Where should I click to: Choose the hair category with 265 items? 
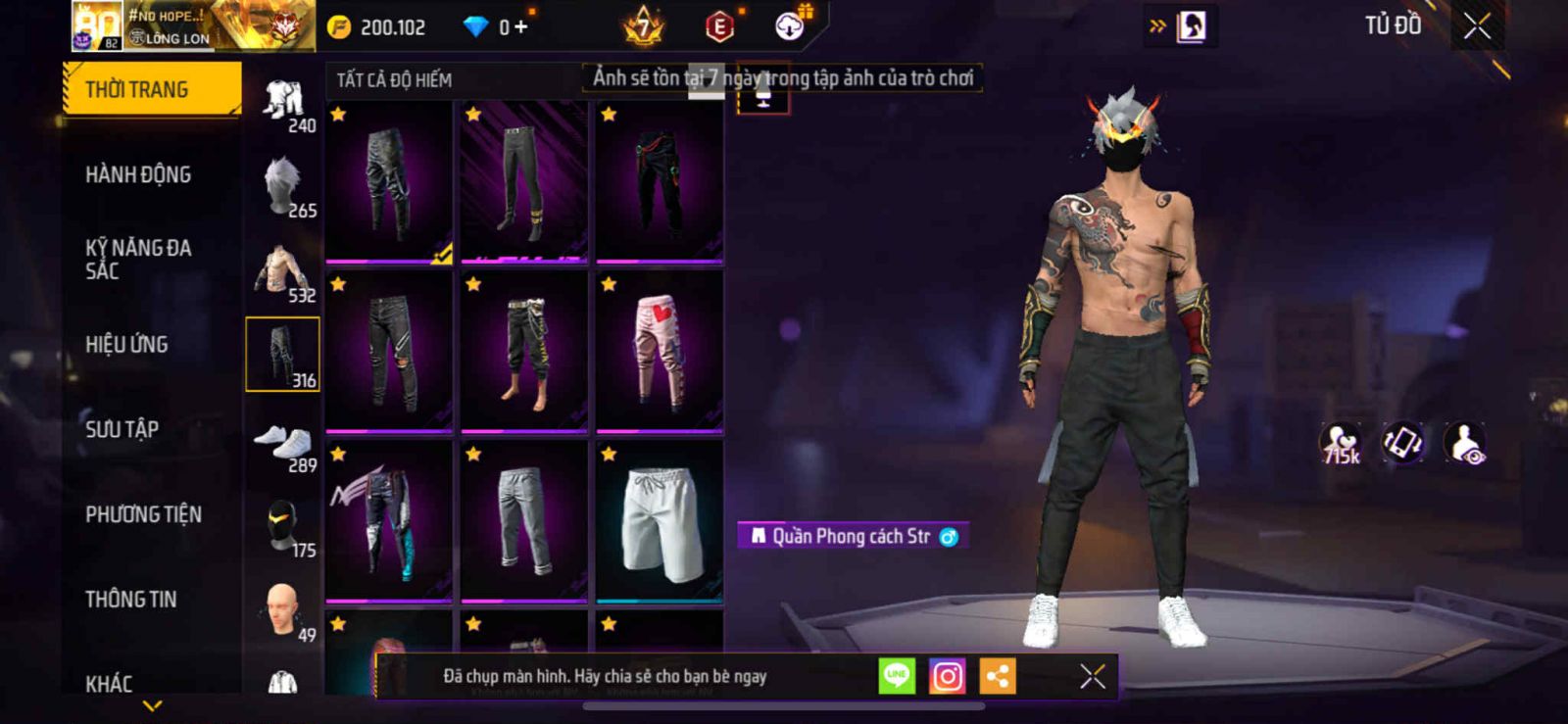coord(283,186)
